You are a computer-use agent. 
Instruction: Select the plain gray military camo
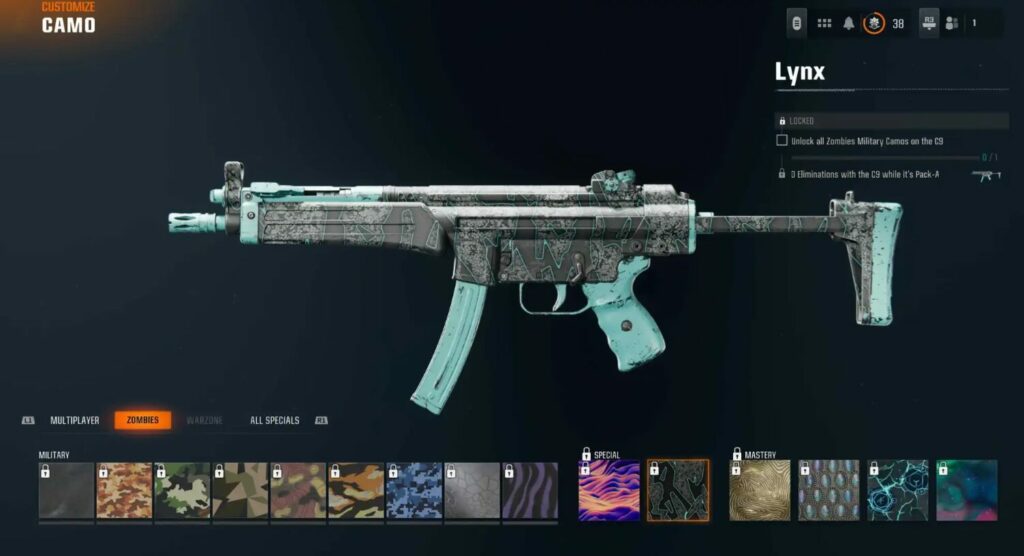(x=66, y=490)
